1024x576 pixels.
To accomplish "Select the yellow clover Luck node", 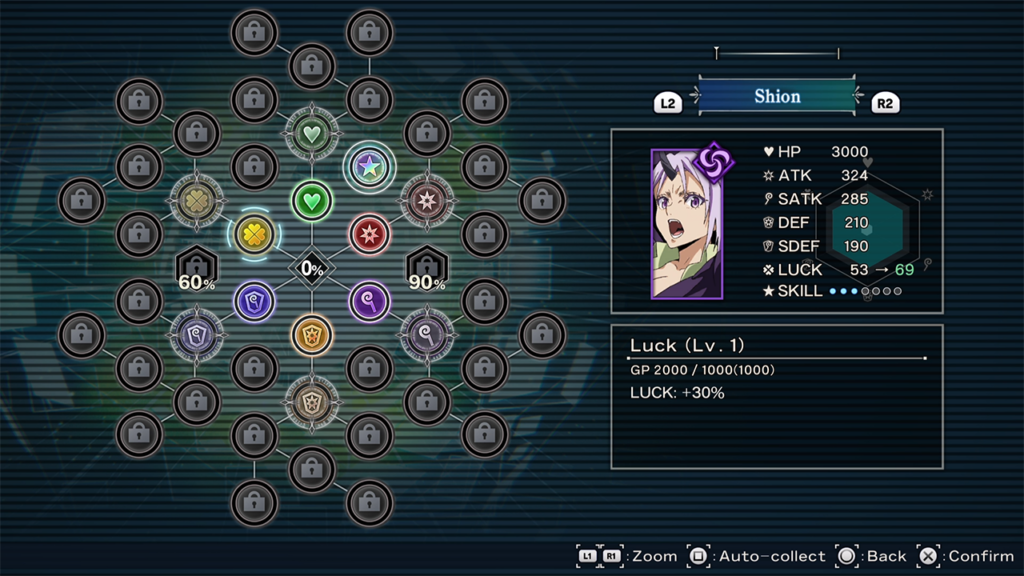I will tap(254, 235).
